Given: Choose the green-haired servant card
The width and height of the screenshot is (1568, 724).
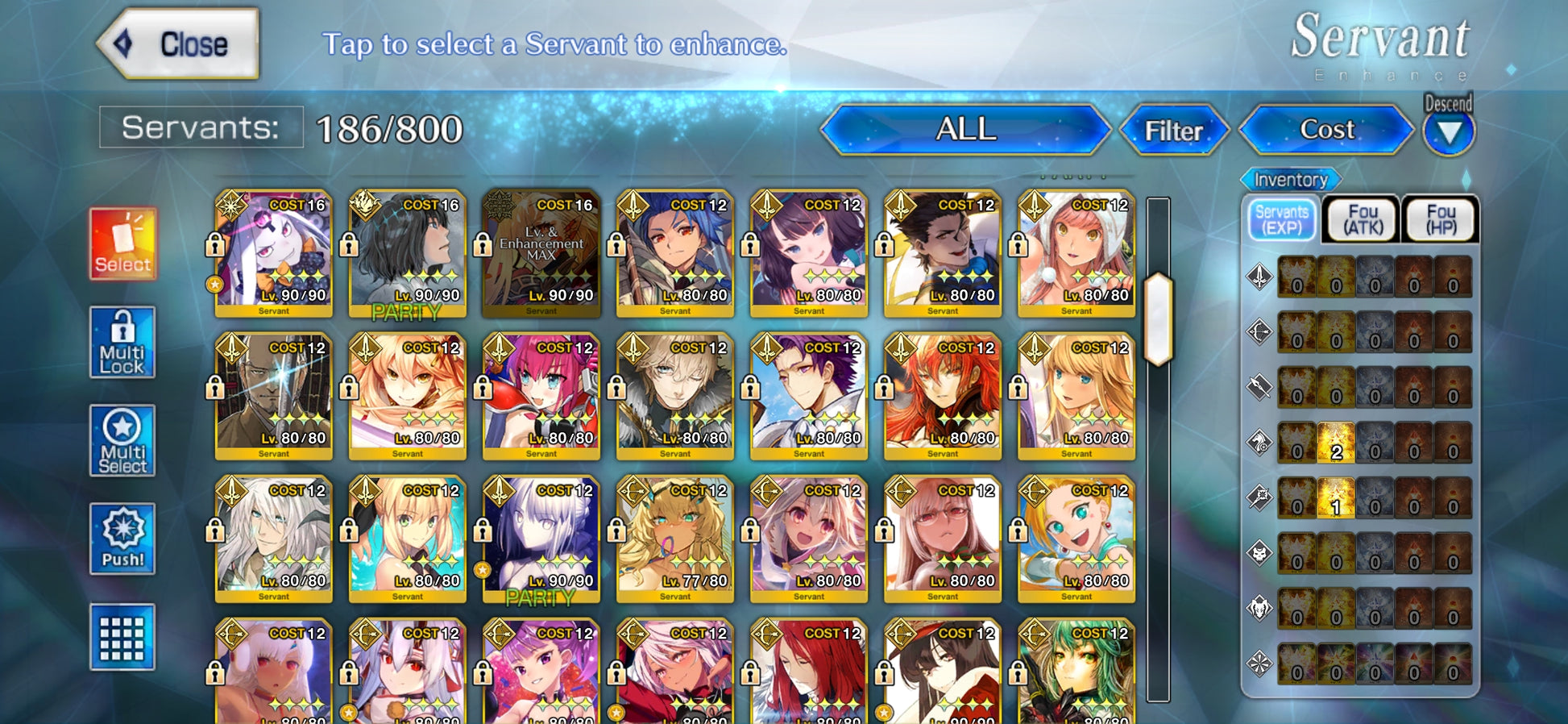Looking at the screenshot, I should tap(1076, 673).
